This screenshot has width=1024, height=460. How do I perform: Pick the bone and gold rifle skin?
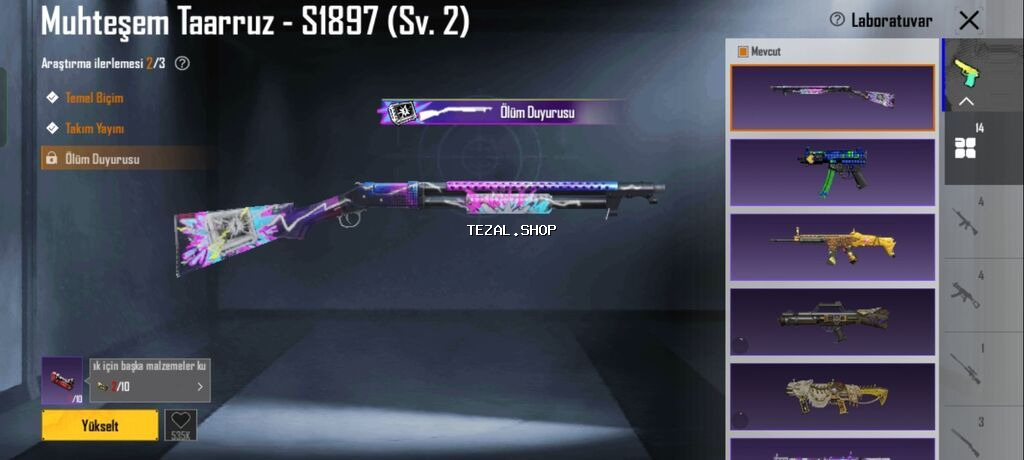[x=832, y=396]
